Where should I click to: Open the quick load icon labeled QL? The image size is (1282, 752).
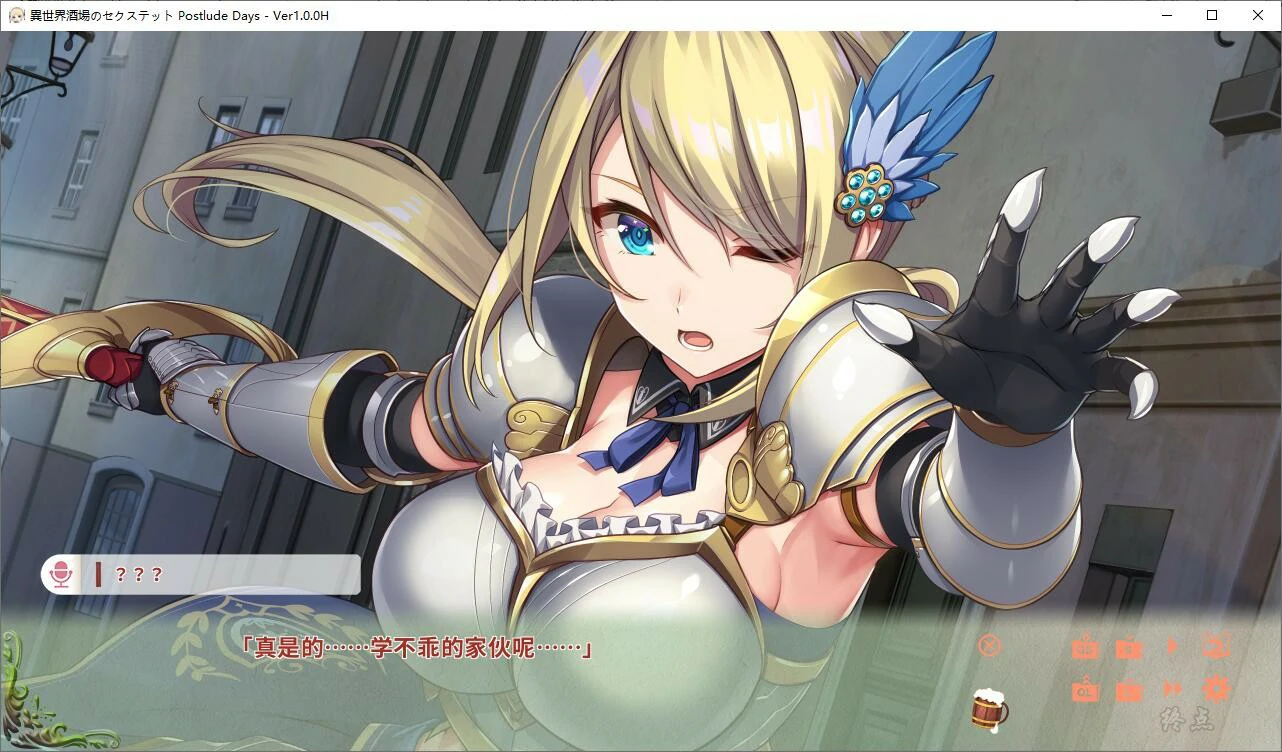point(1085,691)
